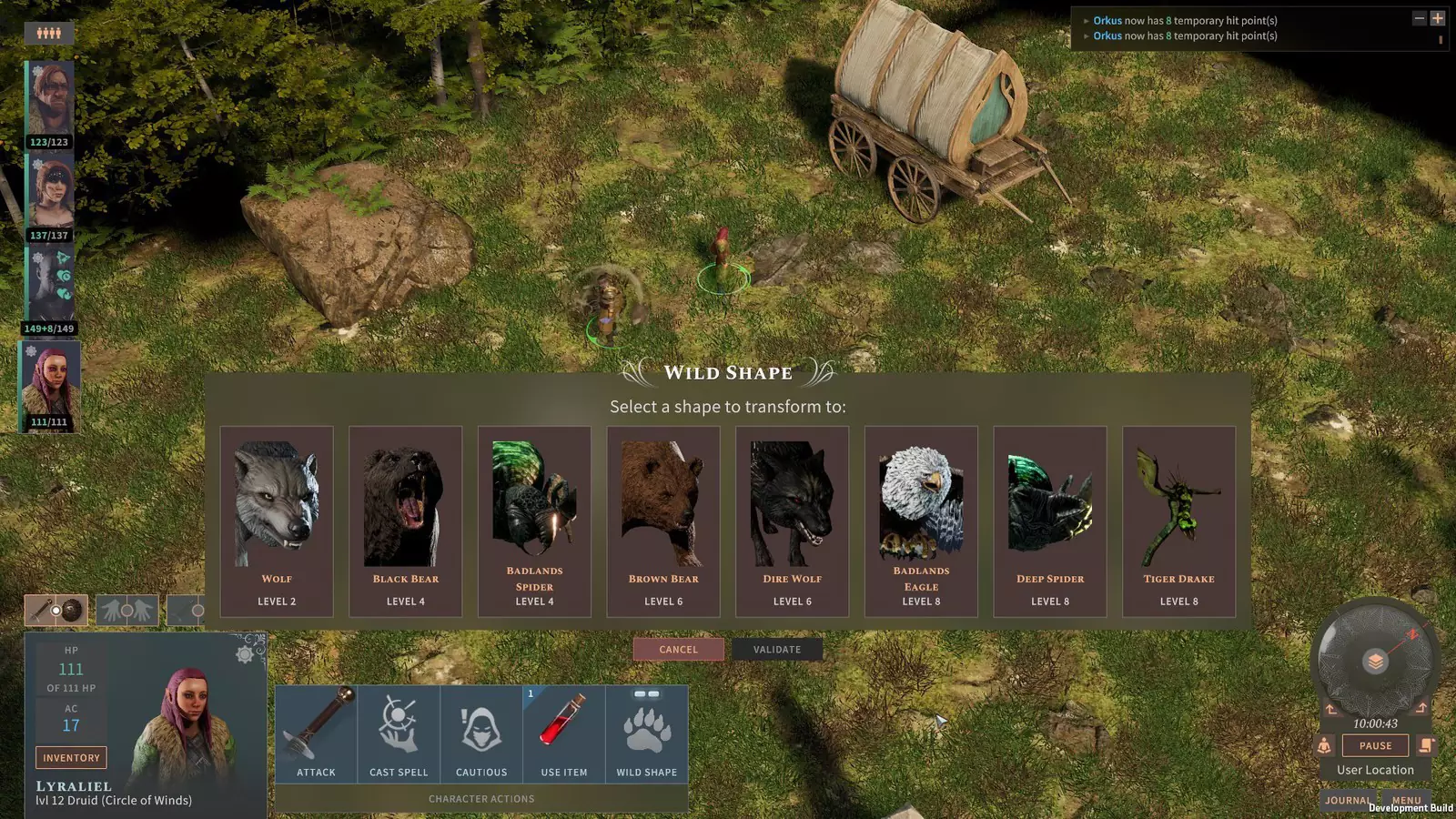This screenshot has height=819, width=1456.
Task: Choose the Dire Wolf transformation
Action: pos(793,521)
